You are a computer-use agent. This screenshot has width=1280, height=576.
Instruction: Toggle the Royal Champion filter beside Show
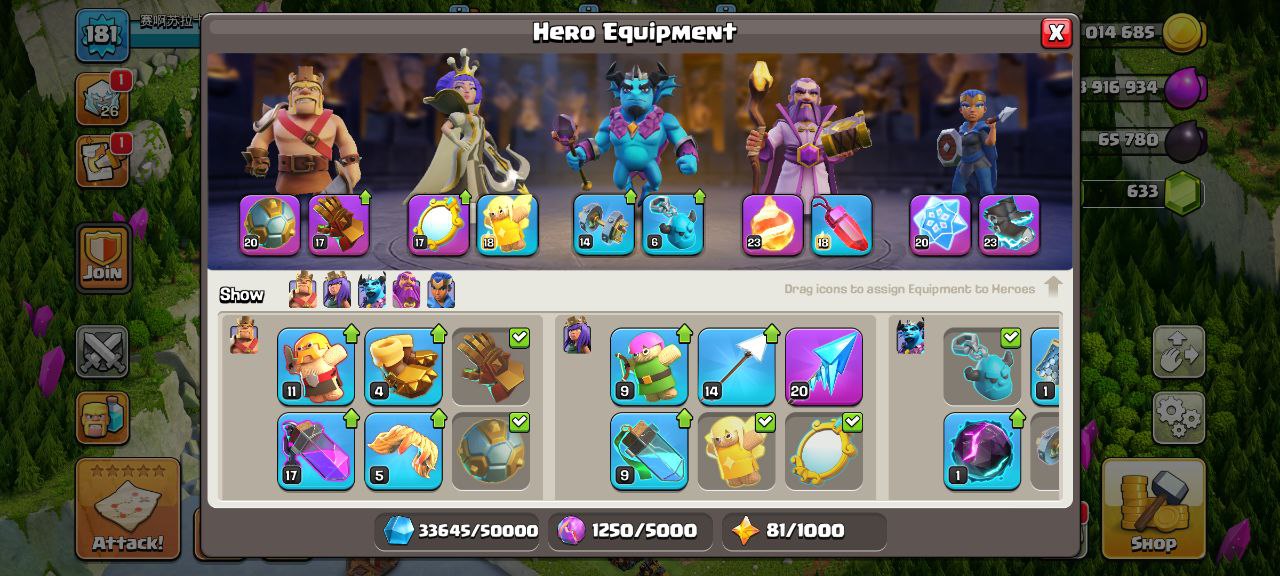tap(441, 291)
